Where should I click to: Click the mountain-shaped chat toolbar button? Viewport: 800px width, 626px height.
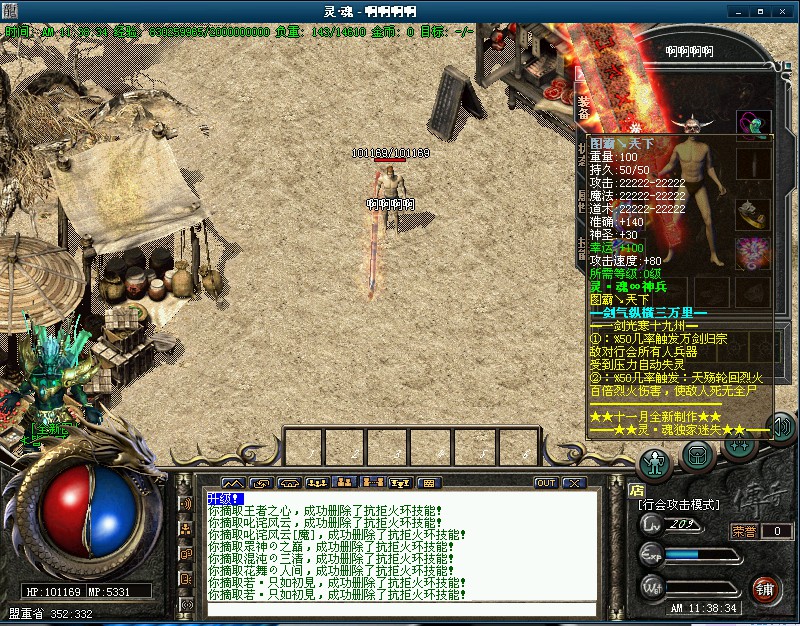coord(233,483)
